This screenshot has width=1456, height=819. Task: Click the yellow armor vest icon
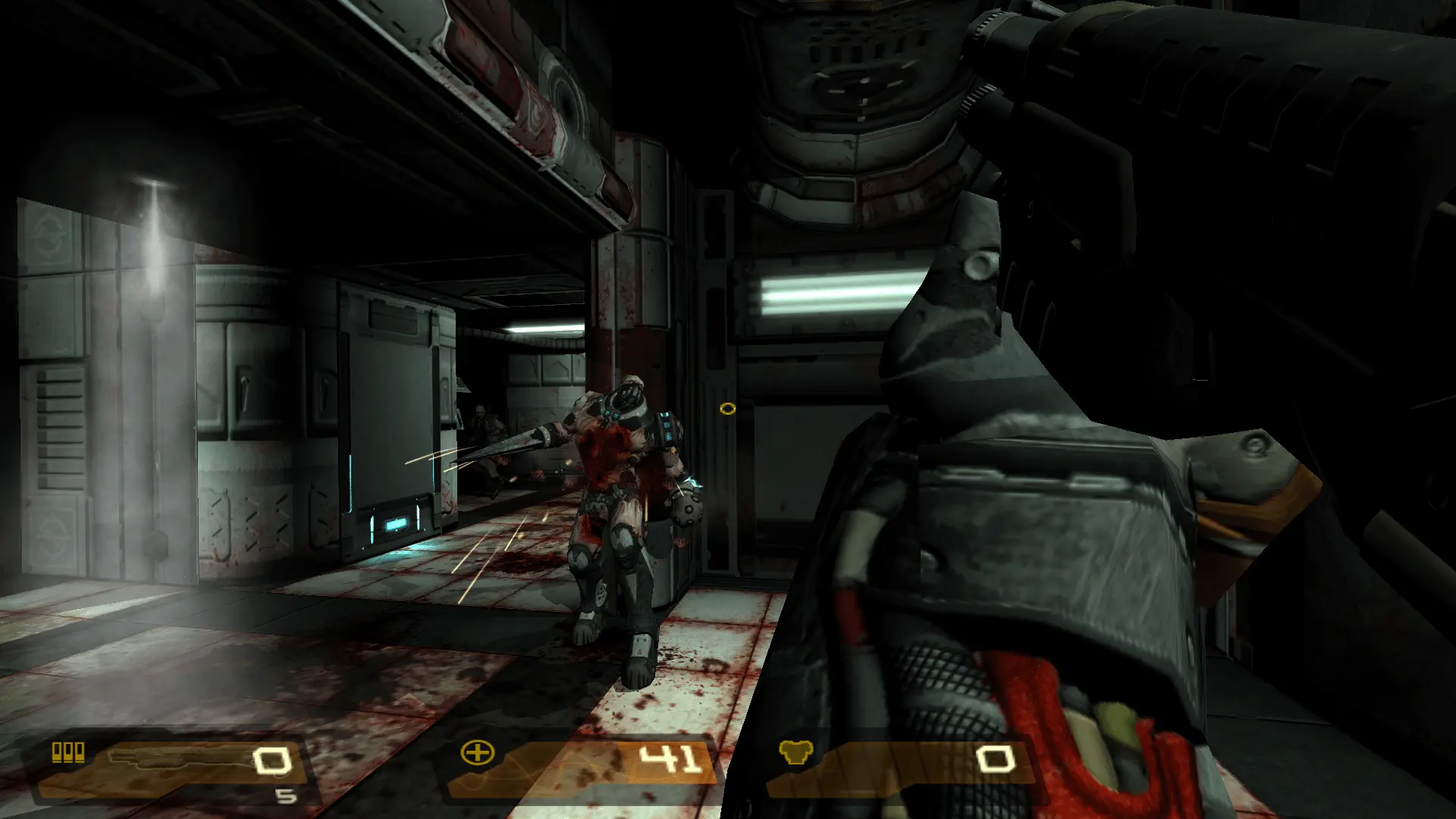point(795,752)
